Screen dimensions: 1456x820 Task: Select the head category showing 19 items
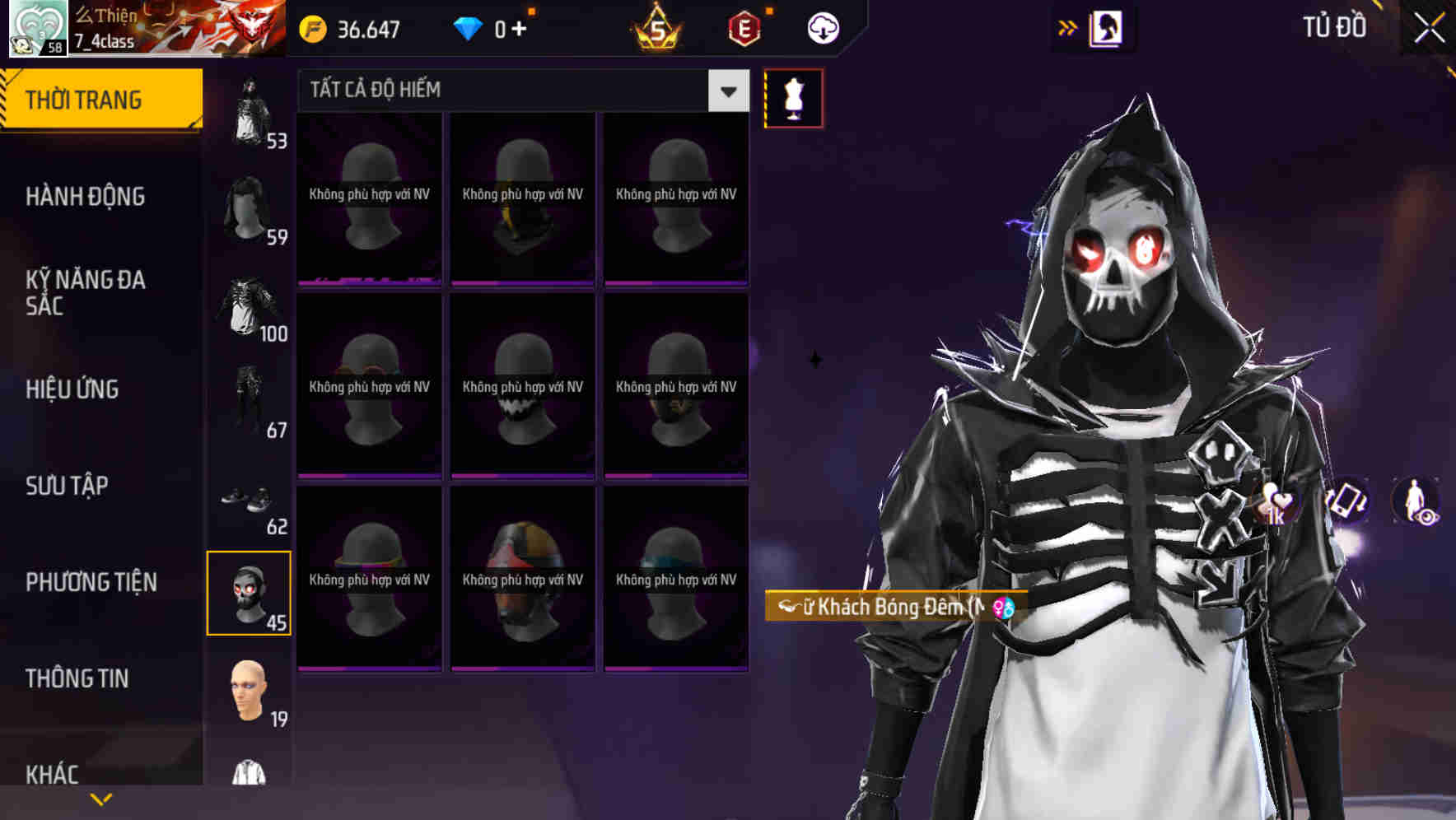pyautogui.click(x=247, y=692)
